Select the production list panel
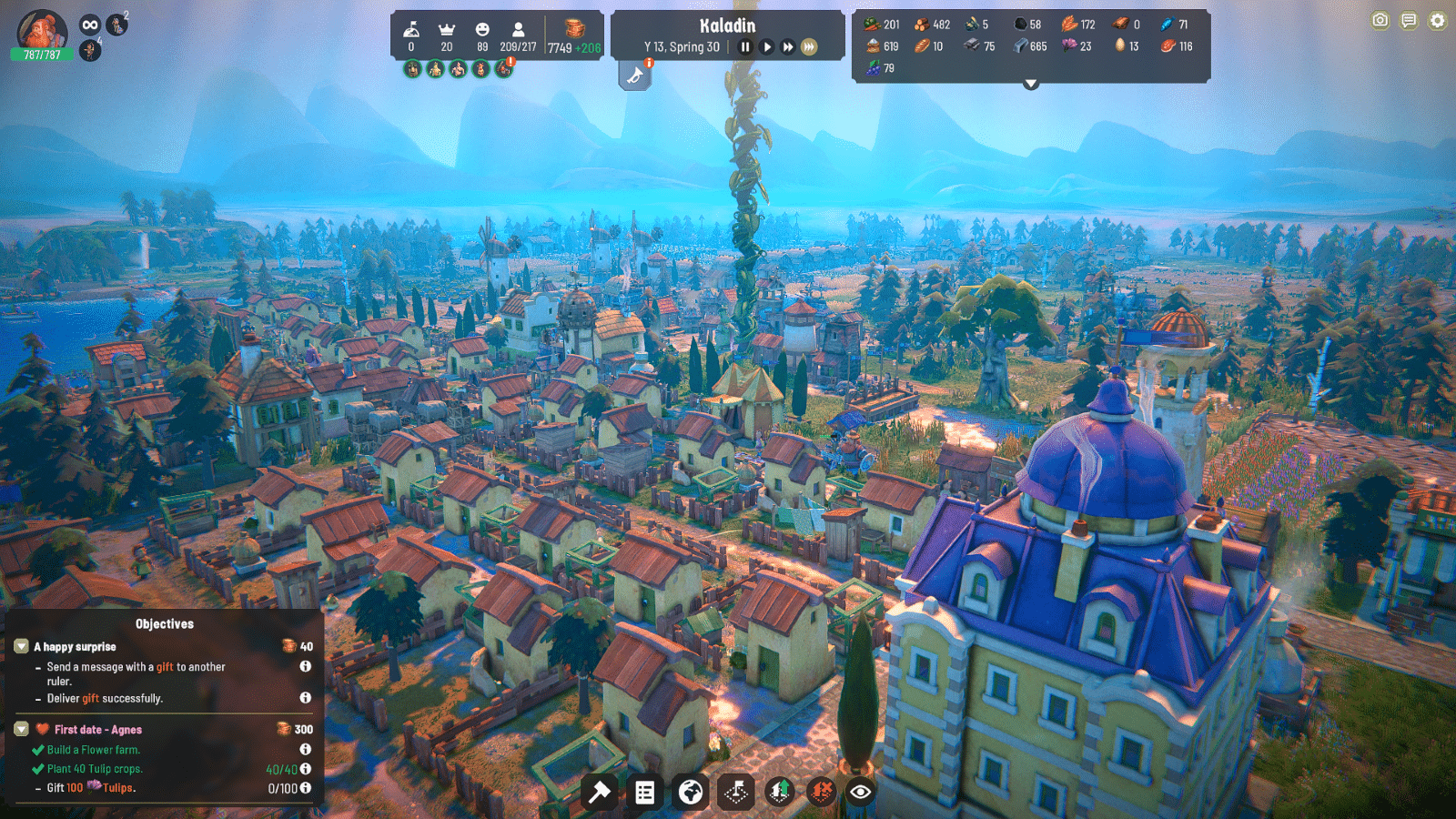1456x819 pixels. [645, 792]
